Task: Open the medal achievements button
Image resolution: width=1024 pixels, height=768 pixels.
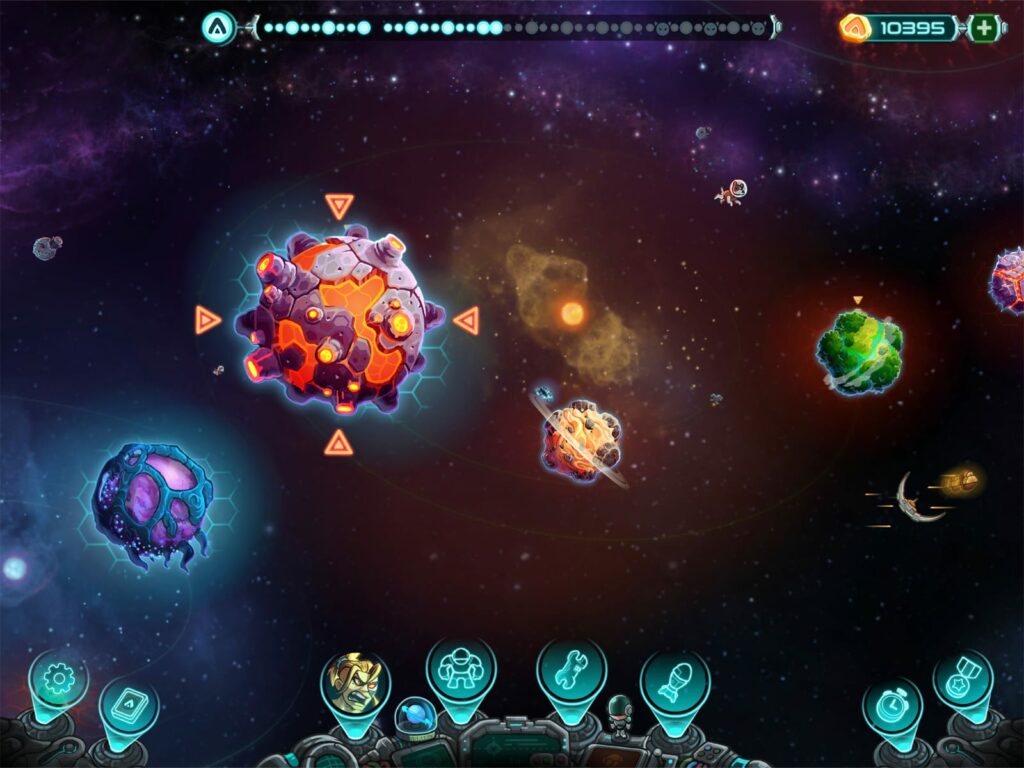Action: (963, 679)
